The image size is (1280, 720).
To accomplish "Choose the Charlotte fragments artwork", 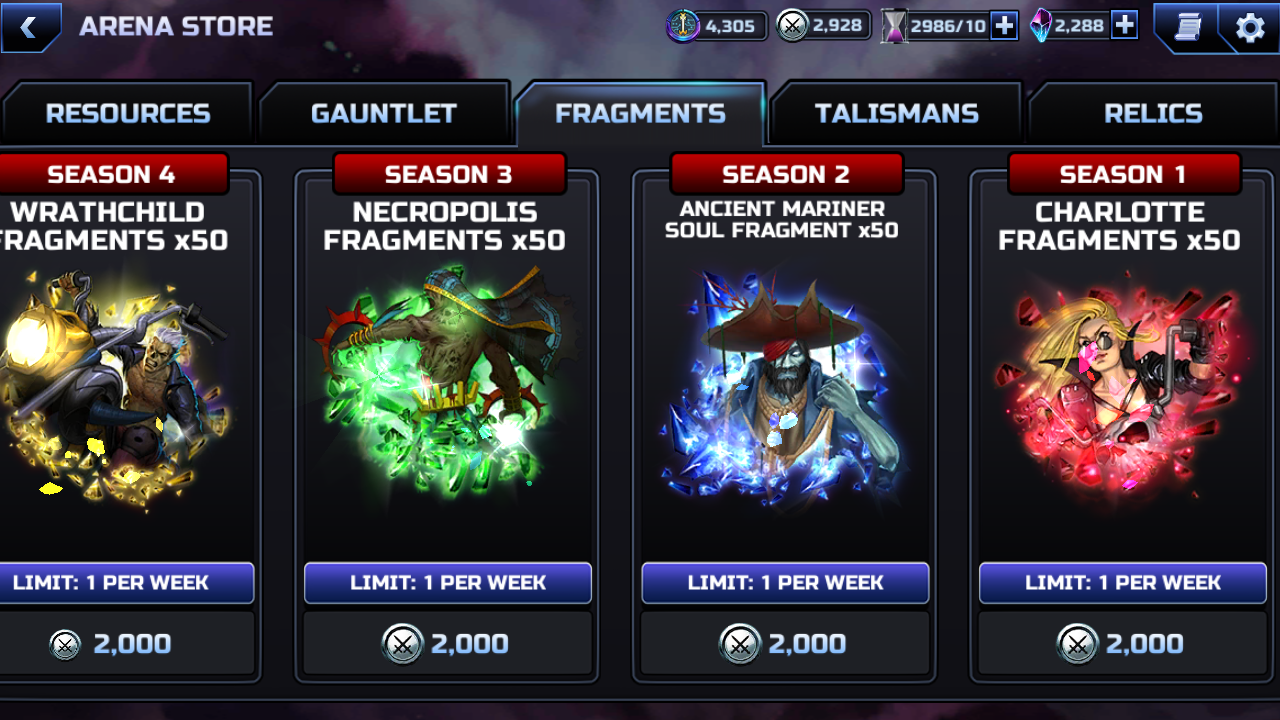I will tap(1122, 385).
